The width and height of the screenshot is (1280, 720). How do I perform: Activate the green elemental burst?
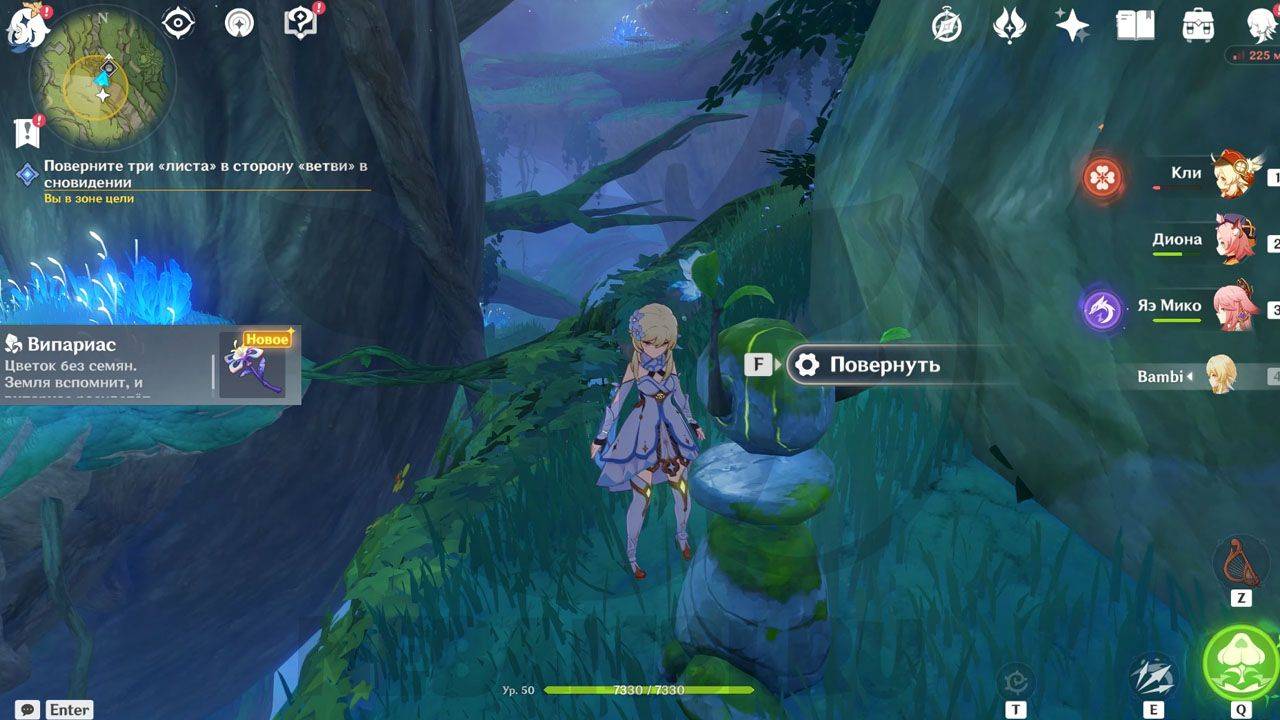(1240, 662)
